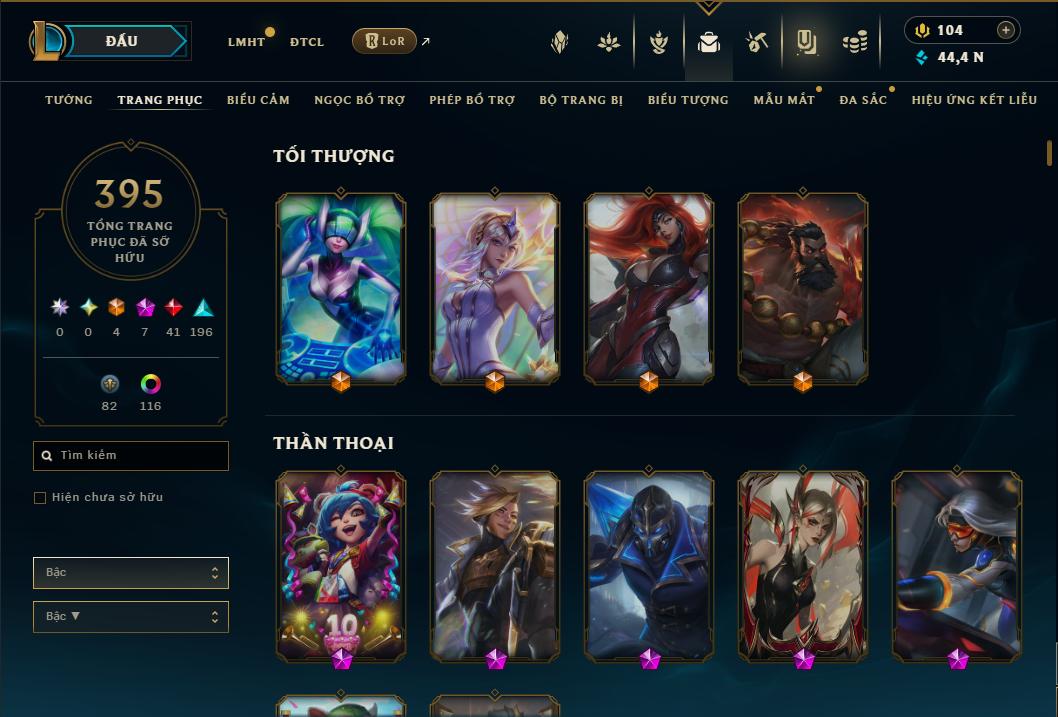This screenshot has width=1058, height=717.
Task: Open the BIỂU CẢM tab
Action: (x=258, y=100)
